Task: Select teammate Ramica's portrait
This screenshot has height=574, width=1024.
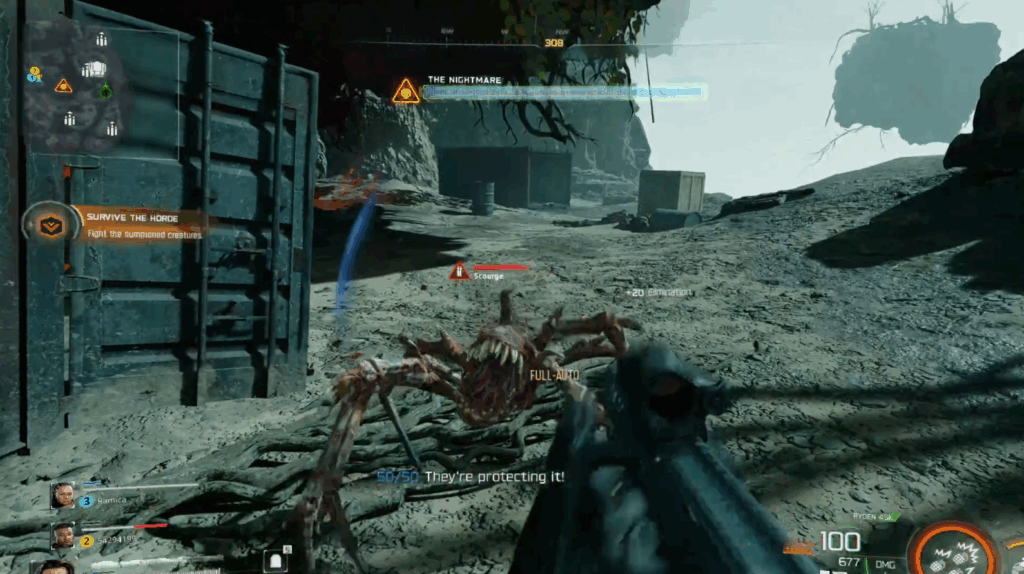Action: pos(64,495)
